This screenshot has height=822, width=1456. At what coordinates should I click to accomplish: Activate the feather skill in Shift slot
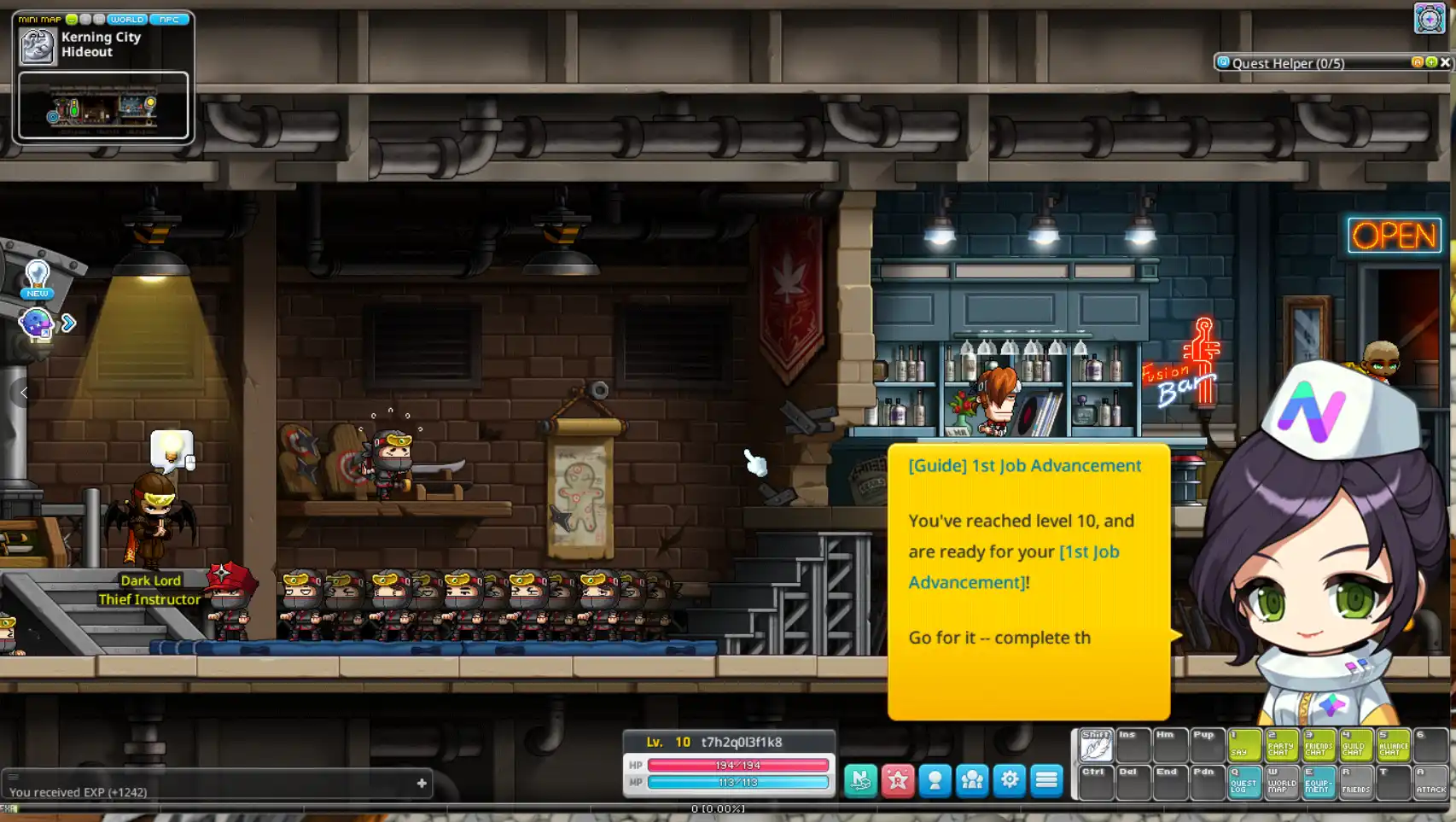[x=1096, y=745]
